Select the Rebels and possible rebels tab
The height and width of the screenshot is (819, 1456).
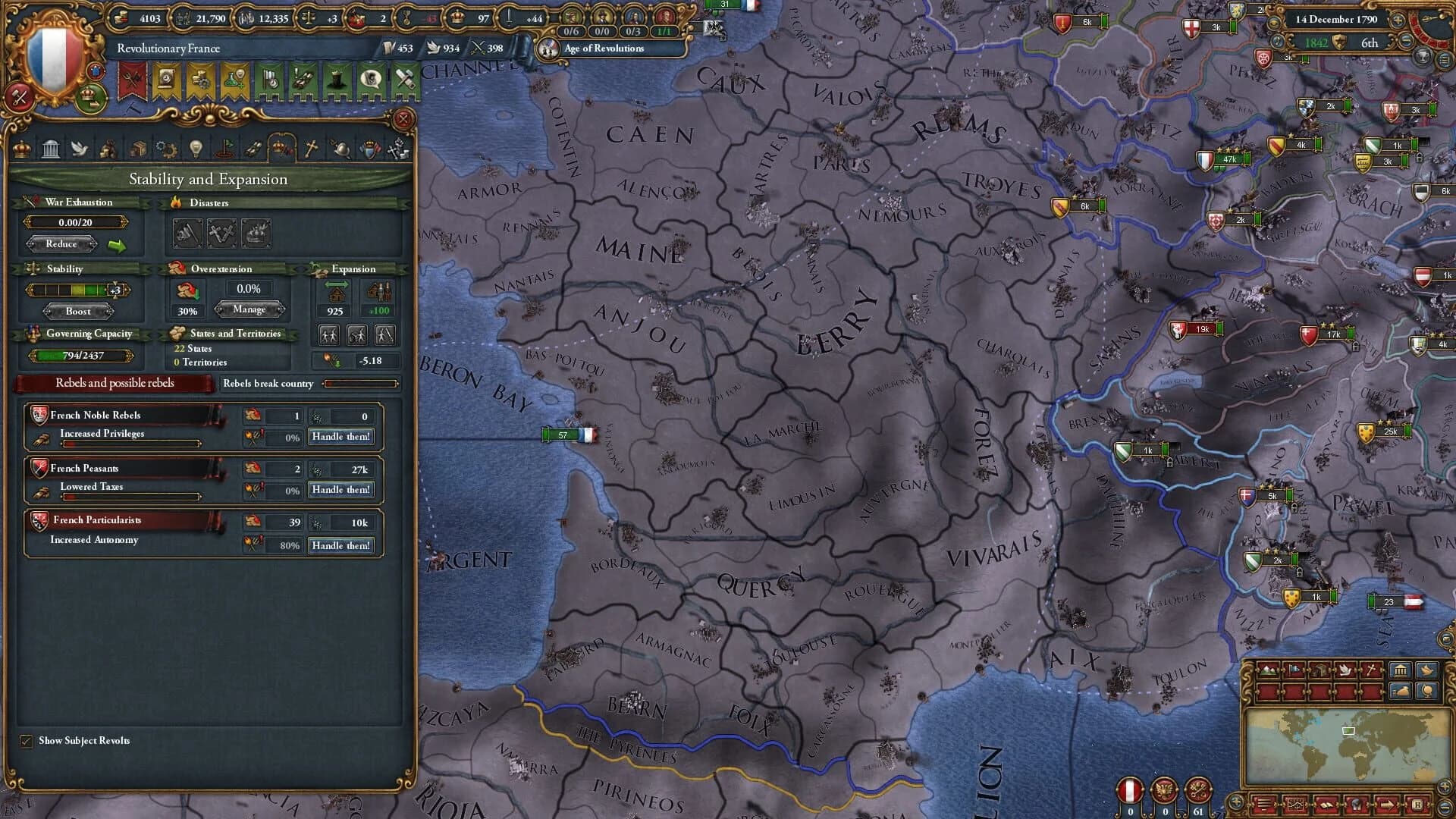[x=114, y=383]
